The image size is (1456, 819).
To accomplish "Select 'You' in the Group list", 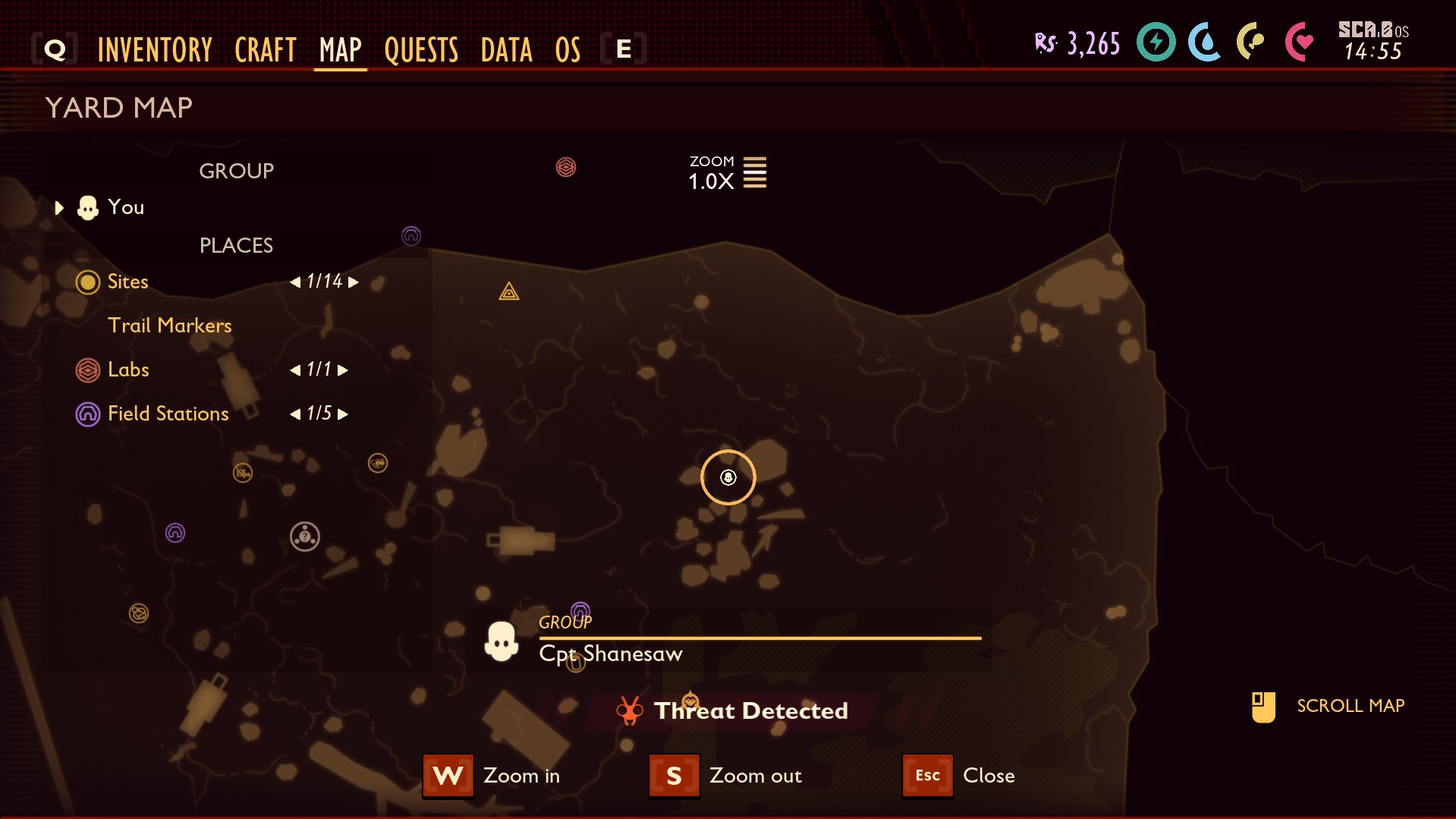I will click(125, 207).
